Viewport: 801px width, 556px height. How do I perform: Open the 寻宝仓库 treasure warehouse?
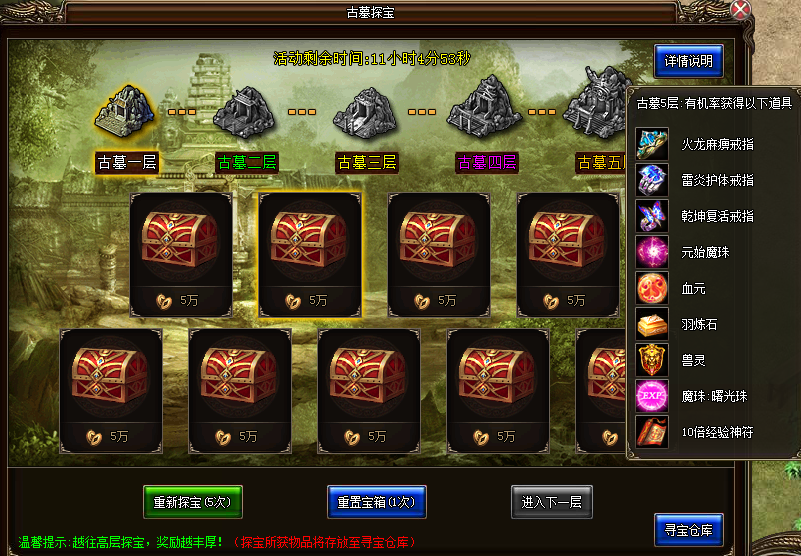coord(688,530)
